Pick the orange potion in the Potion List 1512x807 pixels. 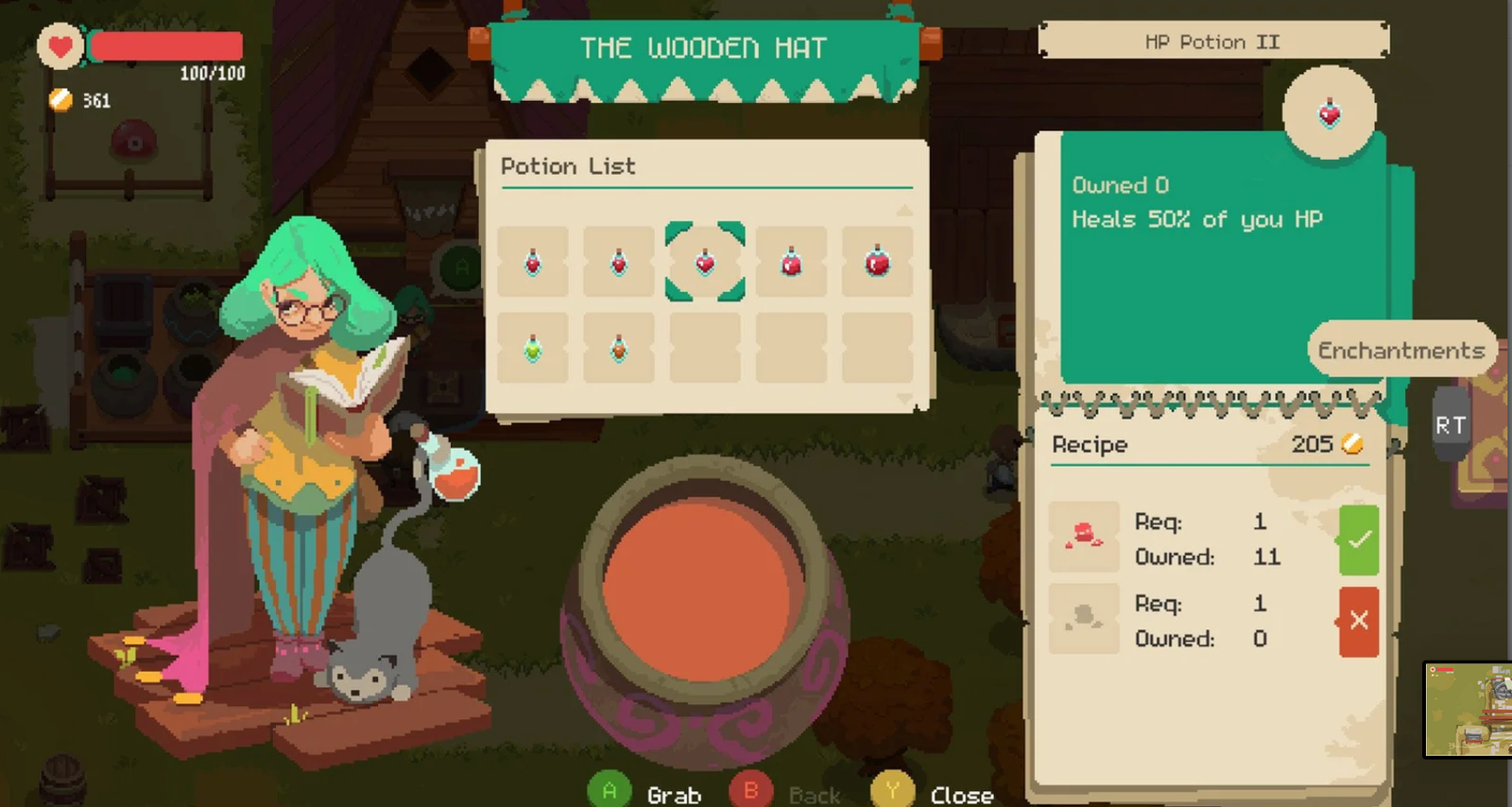click(x=618, y=348)
